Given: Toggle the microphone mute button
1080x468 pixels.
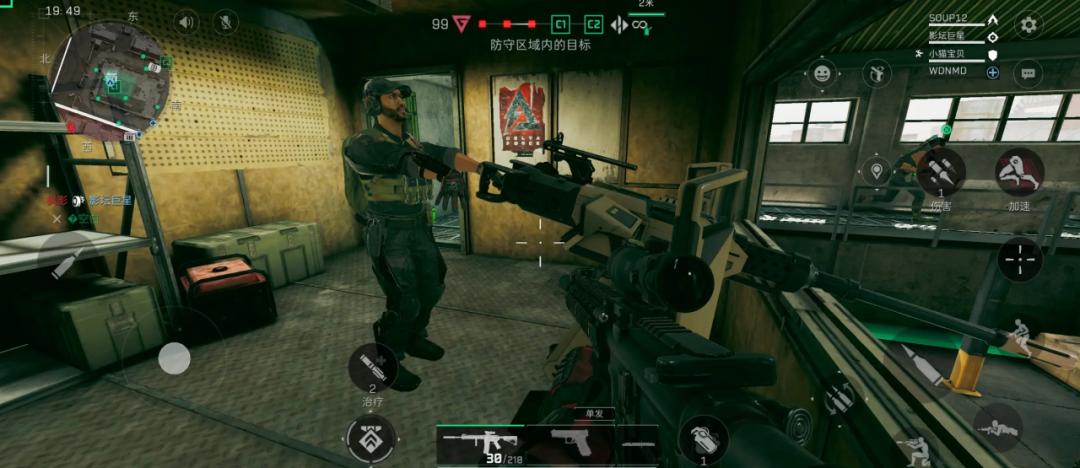Looking at the screenshot, I should tap(226, 22).
